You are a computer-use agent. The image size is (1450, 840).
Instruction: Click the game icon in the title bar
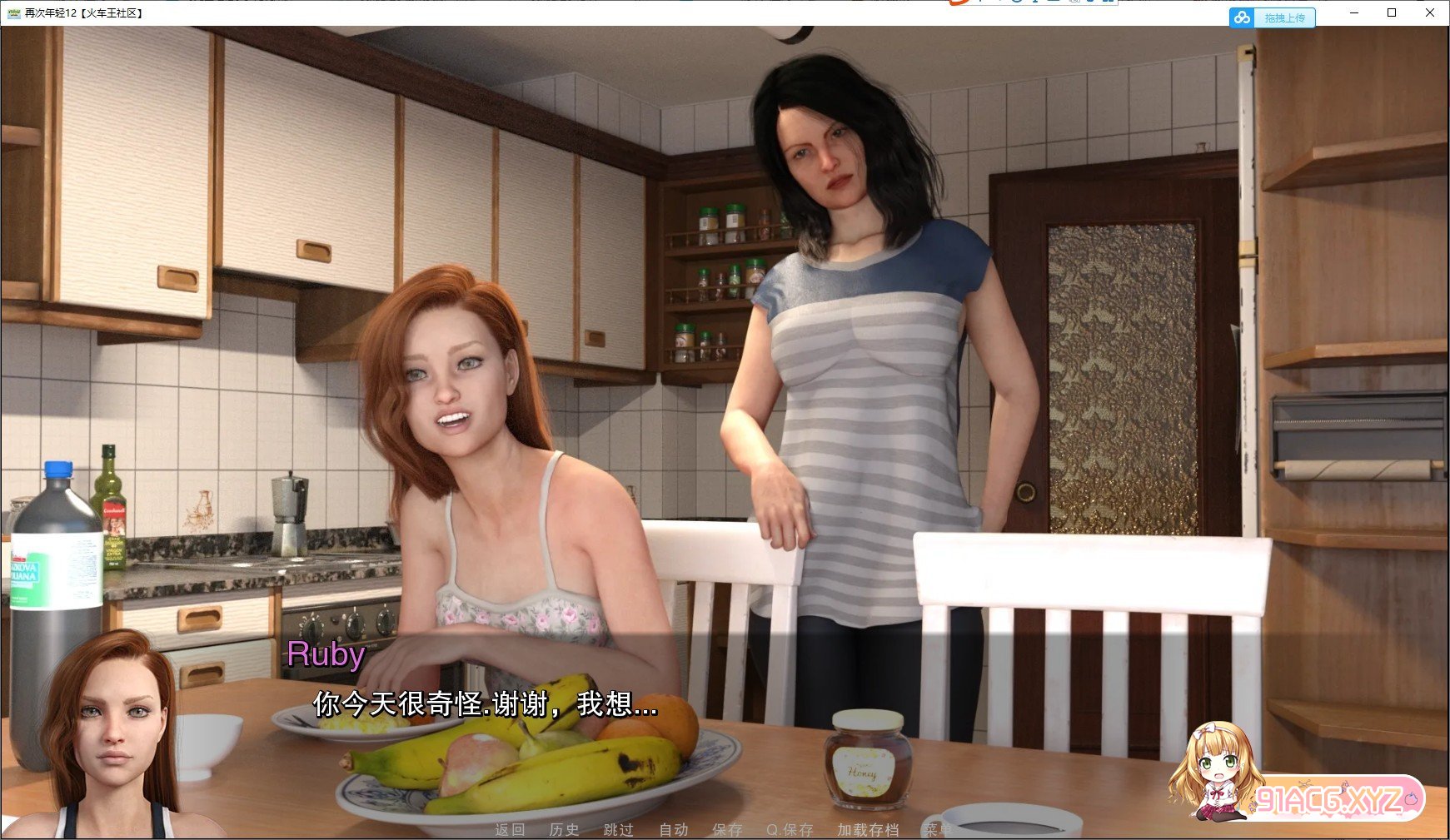13,12
